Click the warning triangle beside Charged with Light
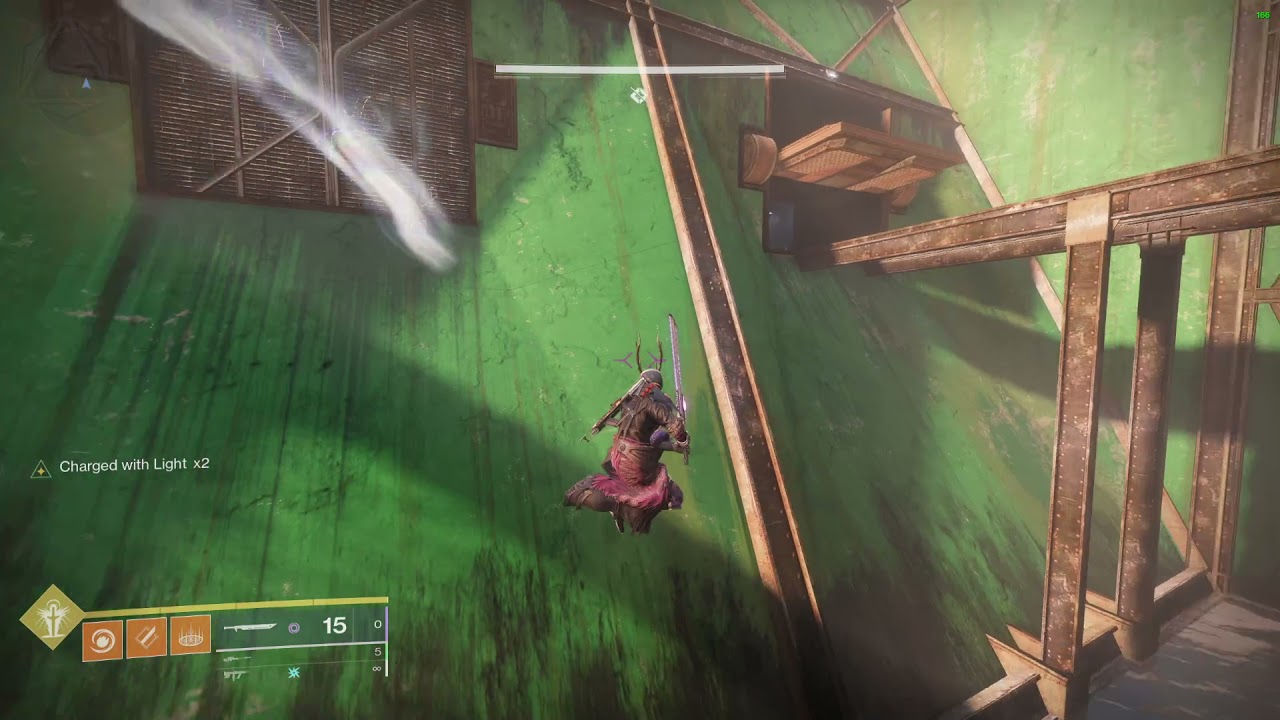This screenshot has width=1280, height=720. point(40,465)
